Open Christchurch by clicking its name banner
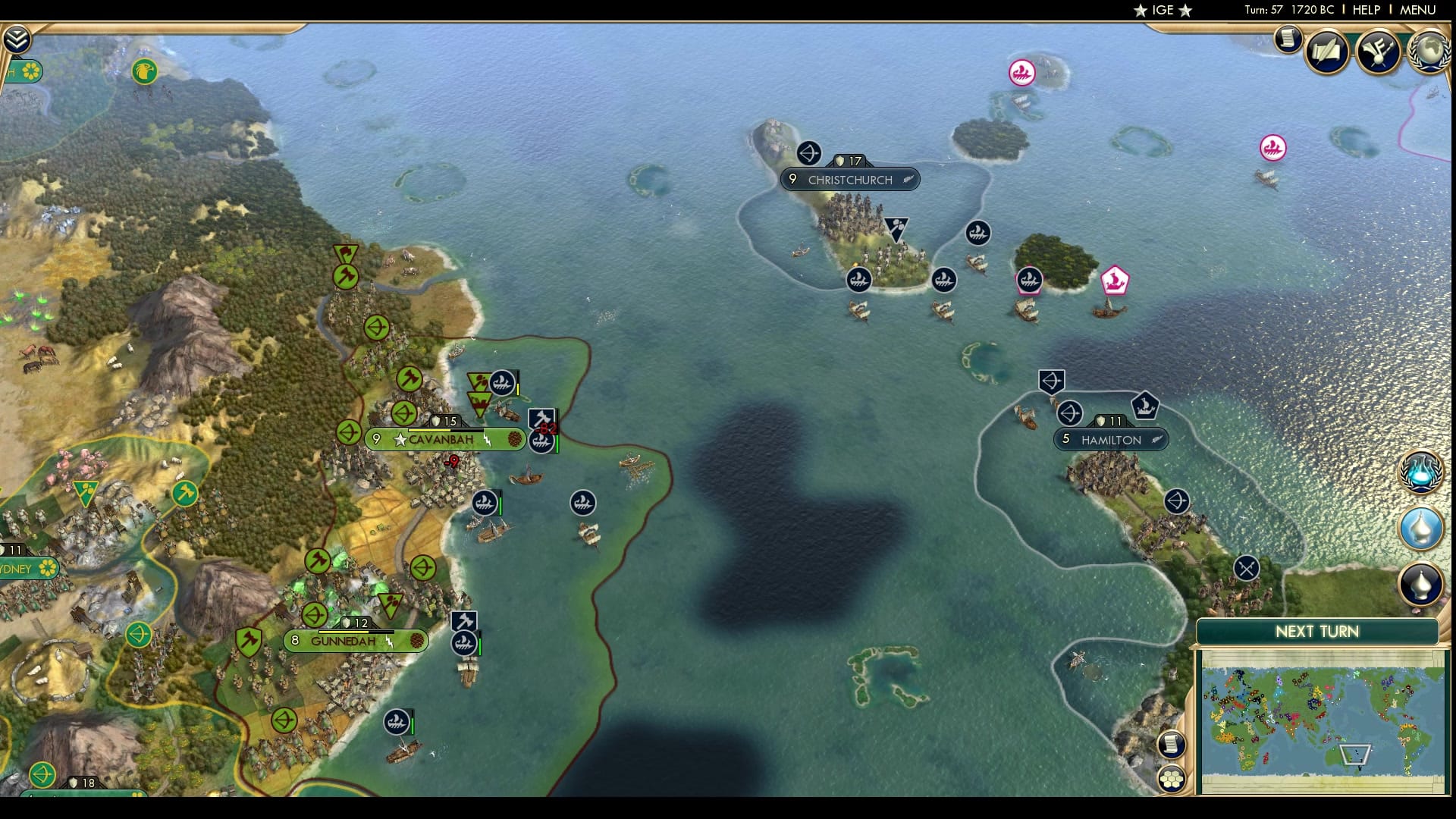1456x819 pixels. coord(849,180)
